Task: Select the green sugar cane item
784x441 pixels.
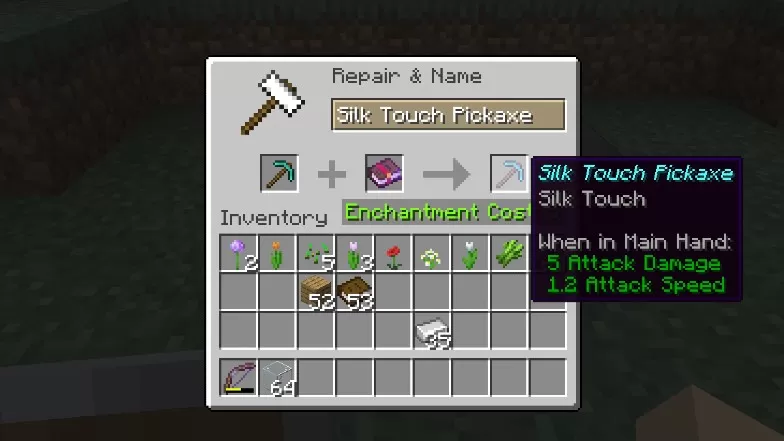Action: click(509, 254)
